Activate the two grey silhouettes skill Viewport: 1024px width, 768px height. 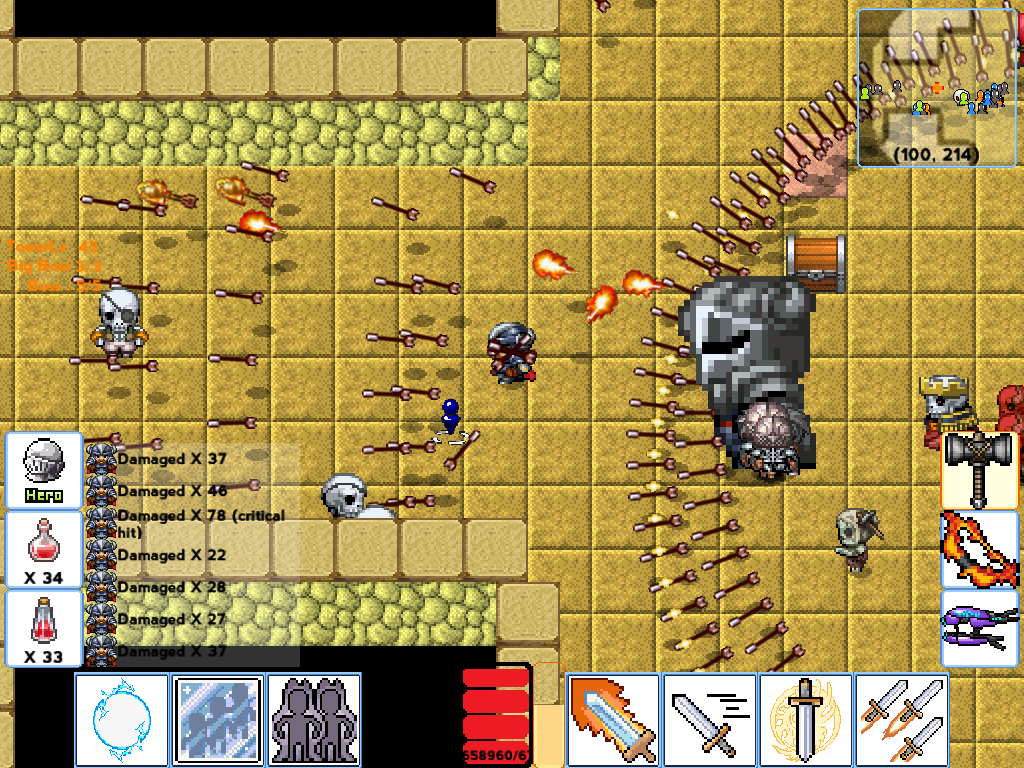click(314, 720)
